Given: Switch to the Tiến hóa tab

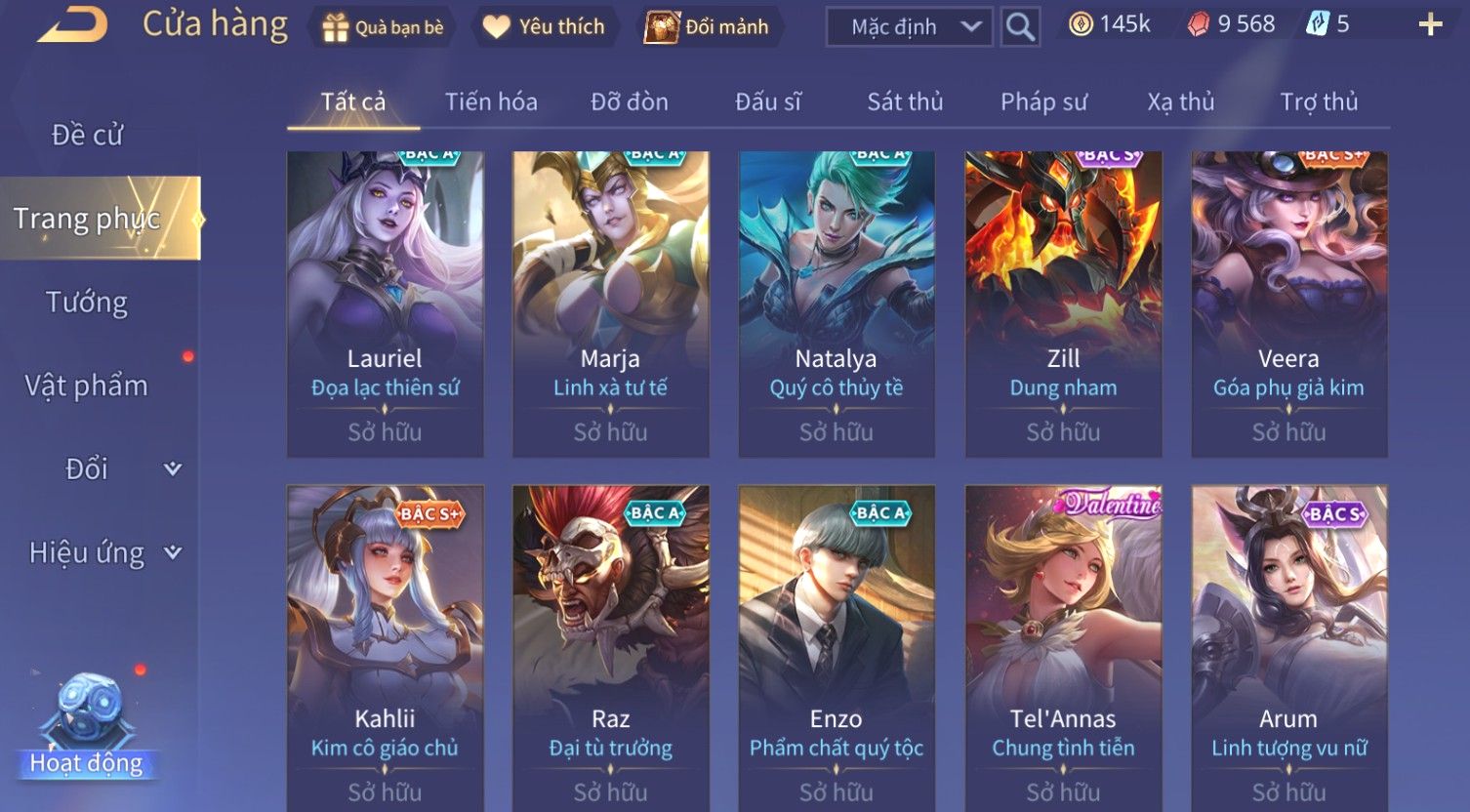Looking at the screenshot, I should click(x=491, y=101).
